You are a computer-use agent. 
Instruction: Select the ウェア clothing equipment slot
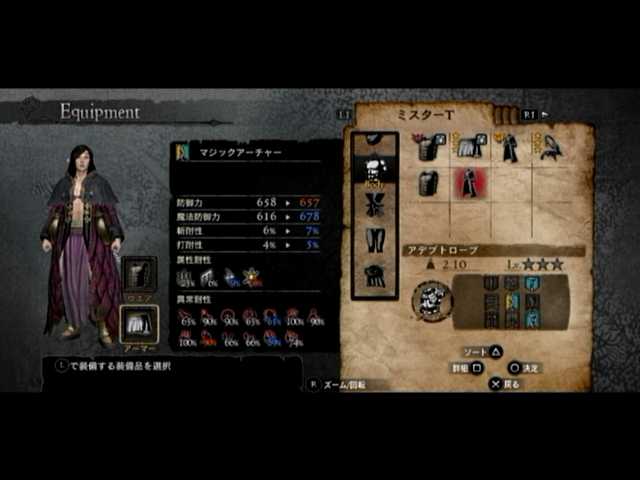(139, 275)
